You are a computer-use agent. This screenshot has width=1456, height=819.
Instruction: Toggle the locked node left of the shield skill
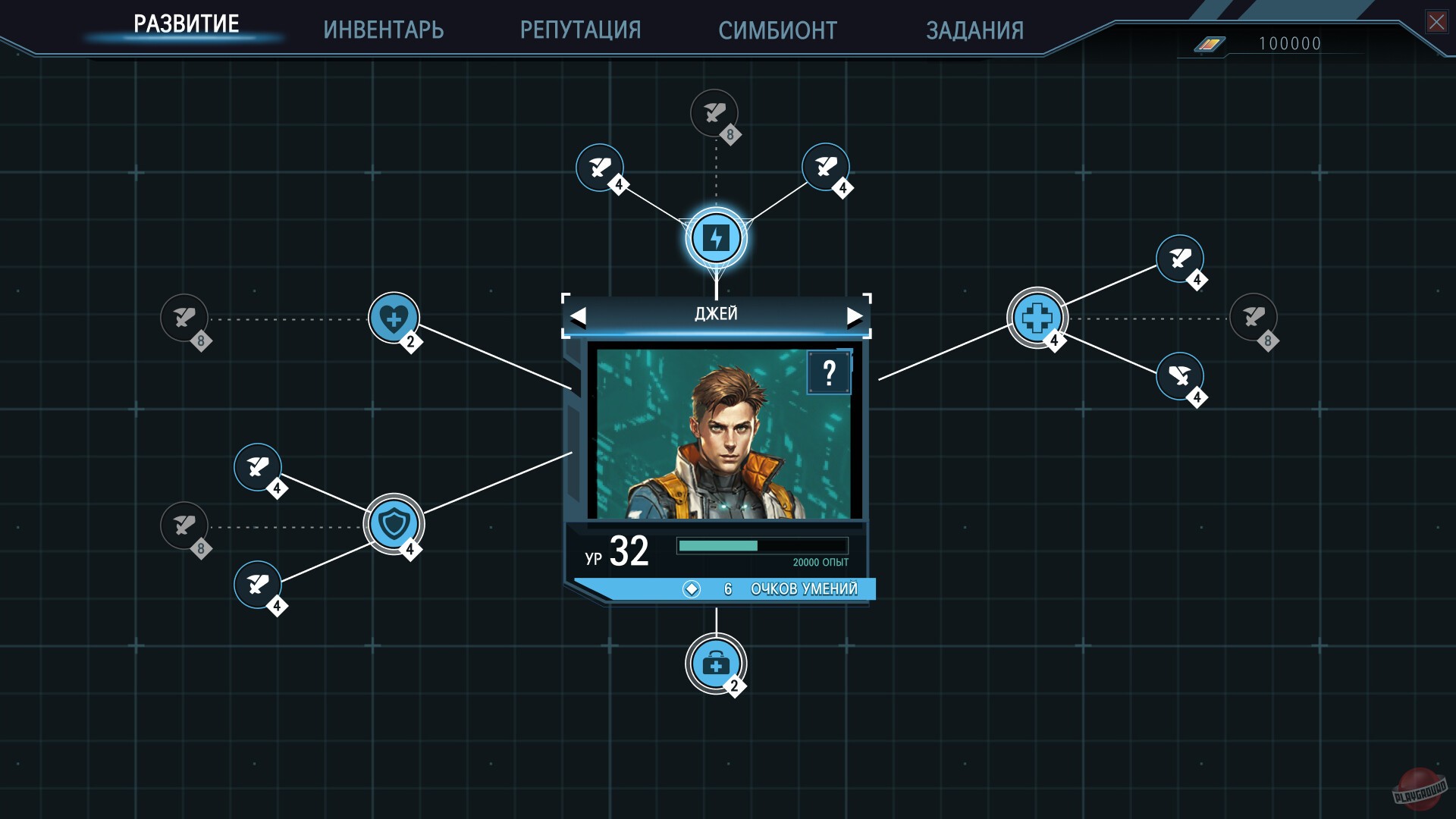(x=184, y=526)
